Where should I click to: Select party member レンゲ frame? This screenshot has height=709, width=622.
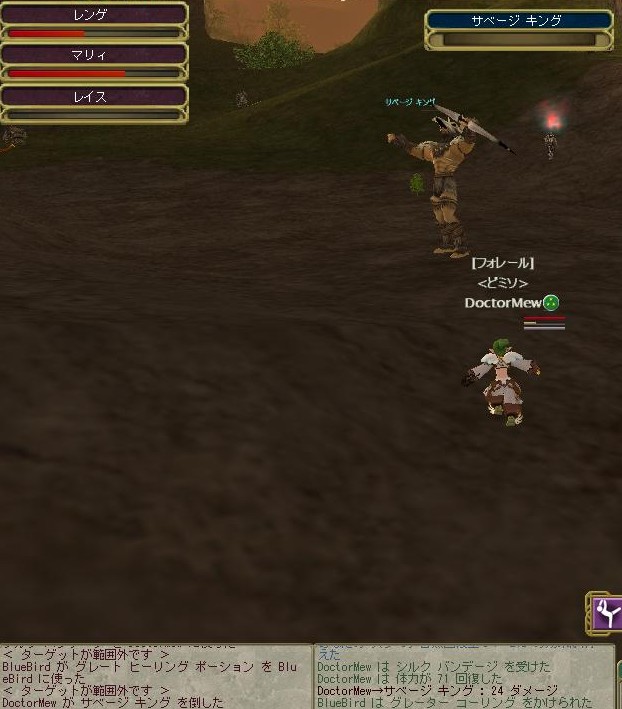tap(93, 20)
